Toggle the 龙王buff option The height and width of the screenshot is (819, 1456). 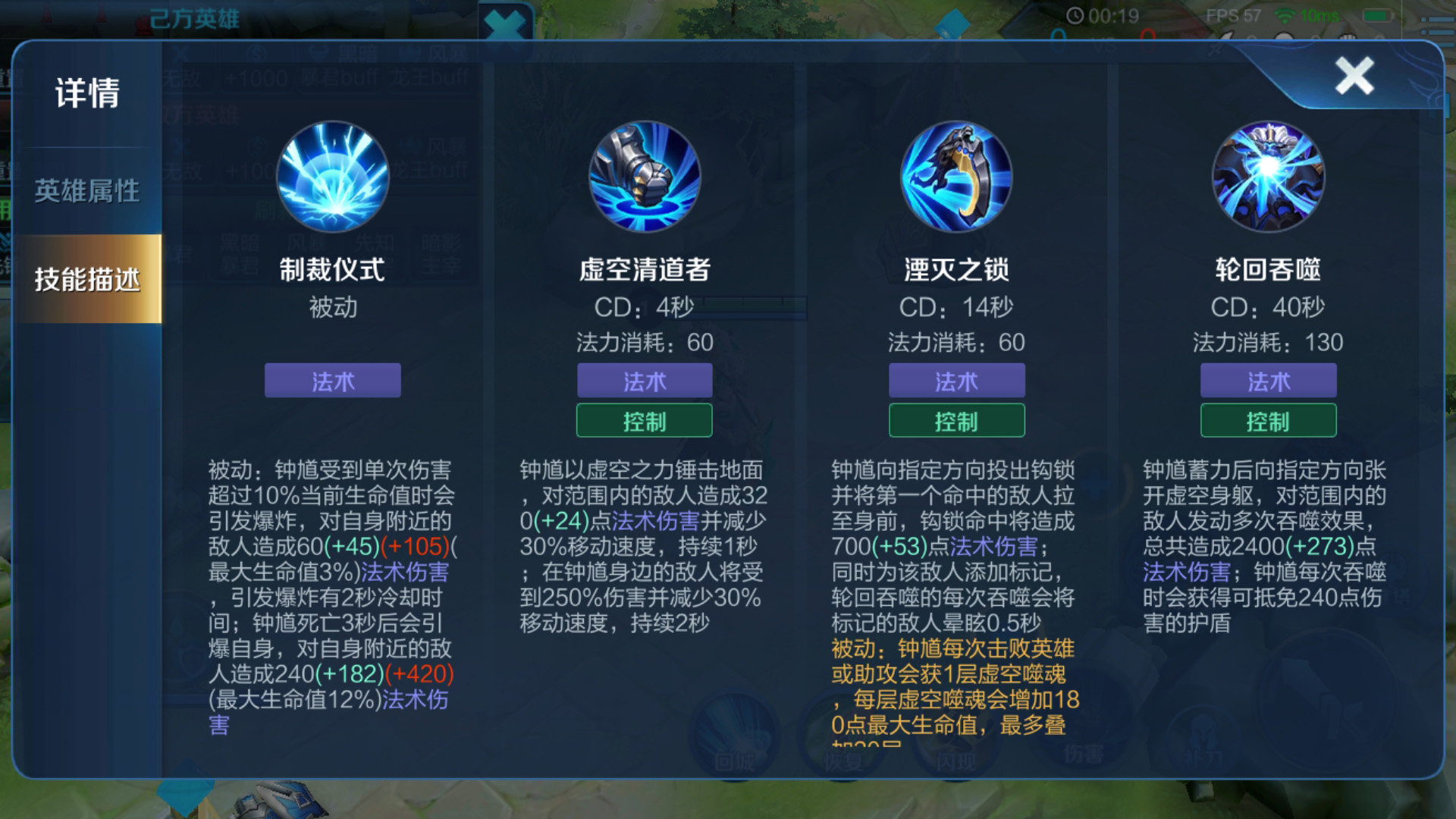[427, 76]
